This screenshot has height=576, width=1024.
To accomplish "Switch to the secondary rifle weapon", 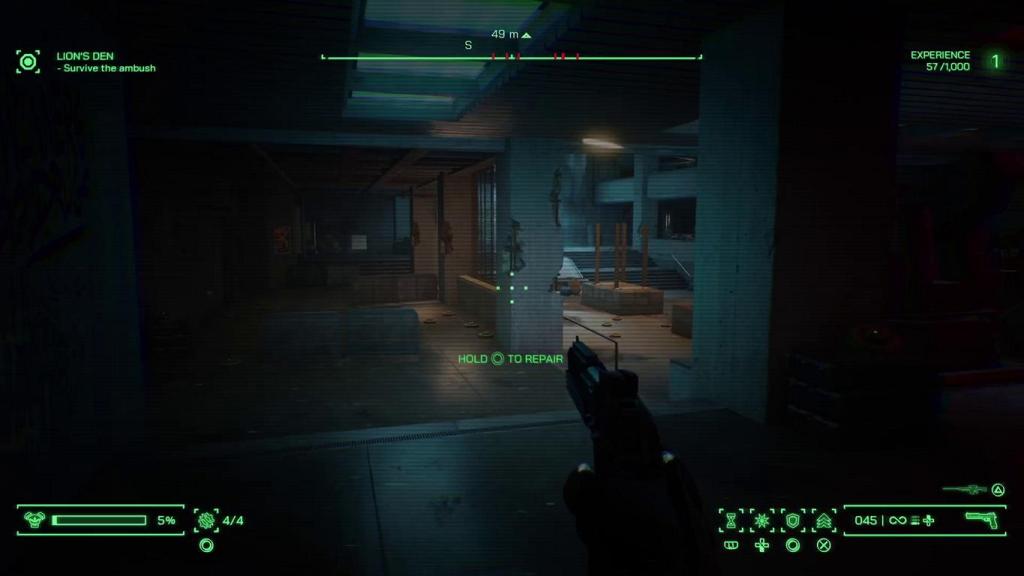I will pos(965,489).
